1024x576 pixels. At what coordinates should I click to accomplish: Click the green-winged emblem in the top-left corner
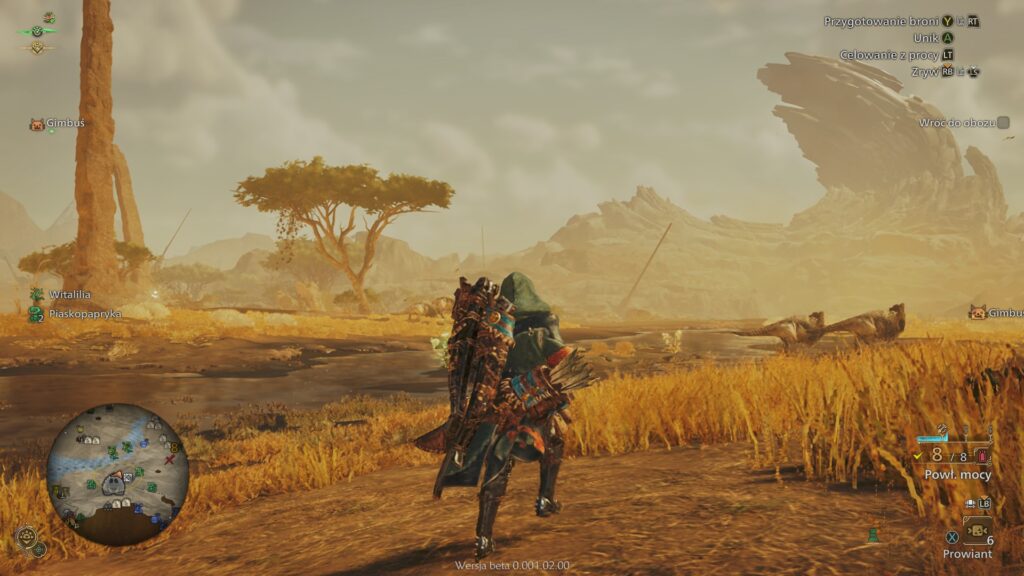37,30
